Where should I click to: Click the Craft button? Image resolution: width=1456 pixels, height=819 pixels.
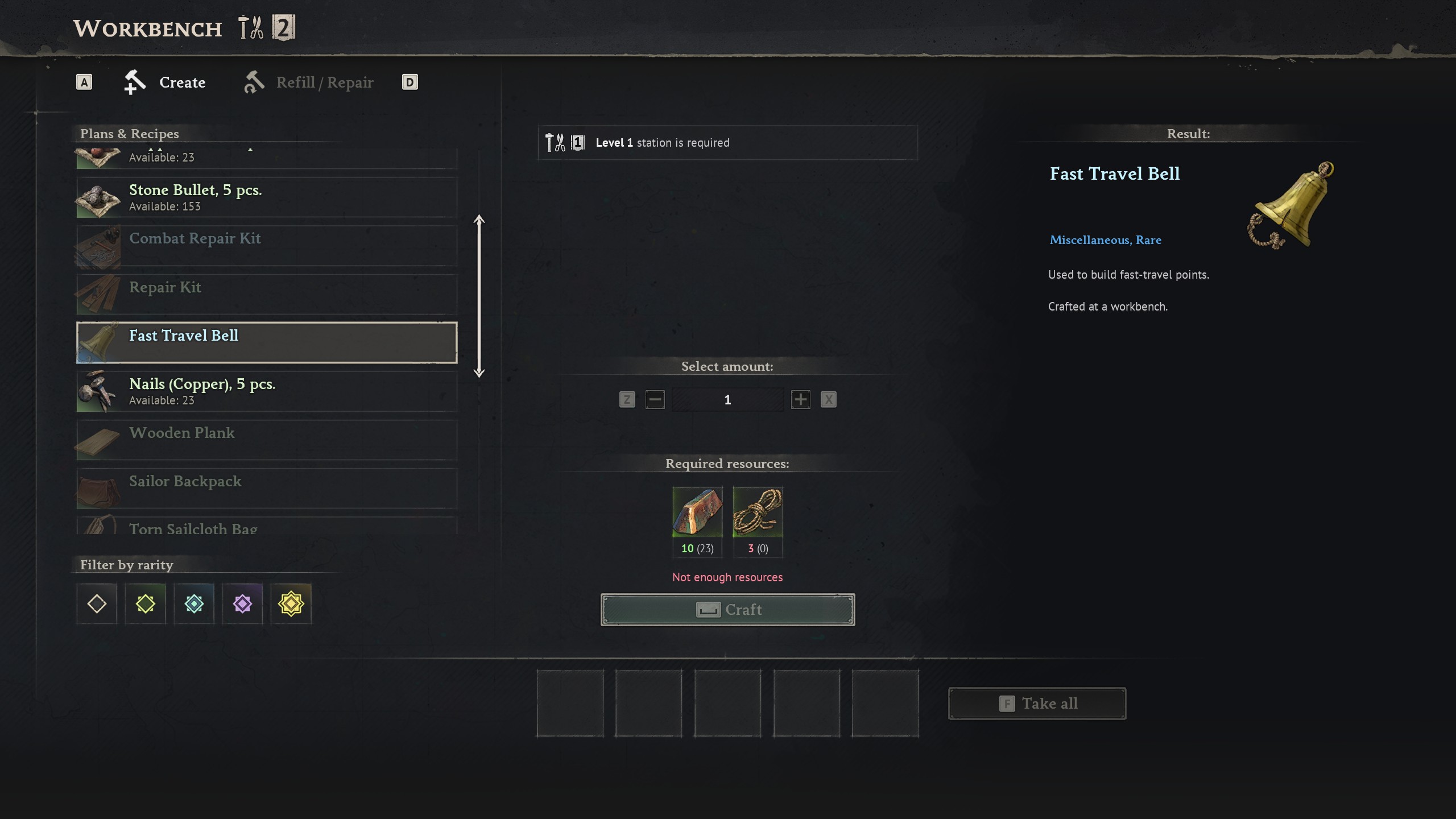click(x=727, y=610)
